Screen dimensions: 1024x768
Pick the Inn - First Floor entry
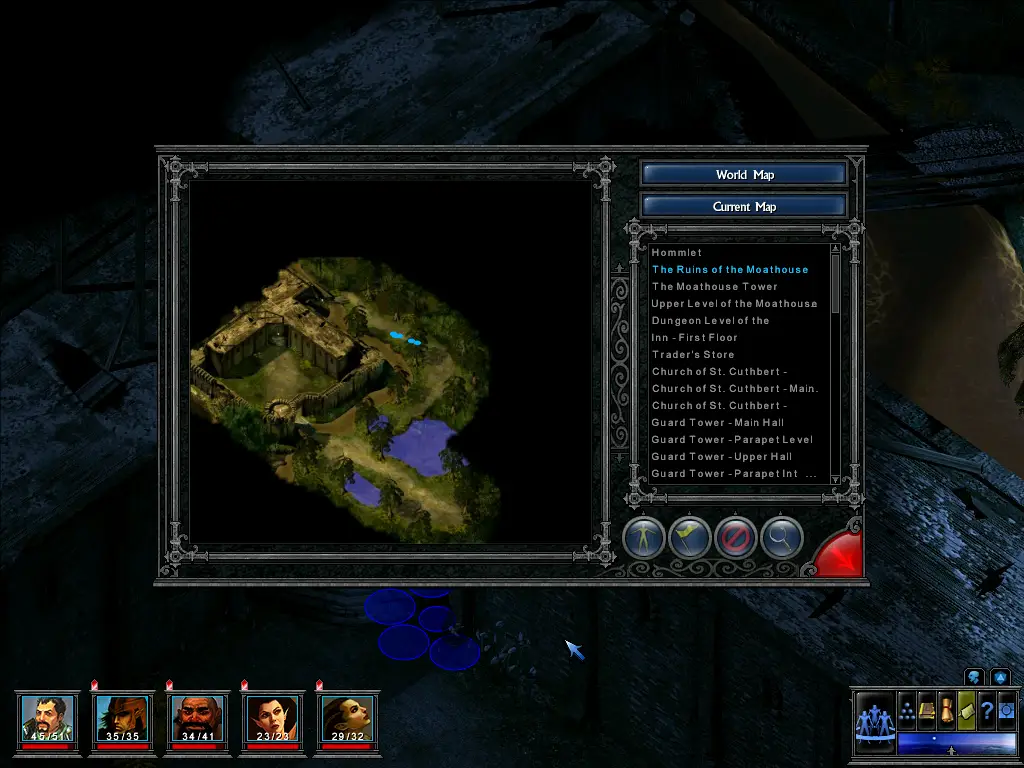tap(694, 338)
